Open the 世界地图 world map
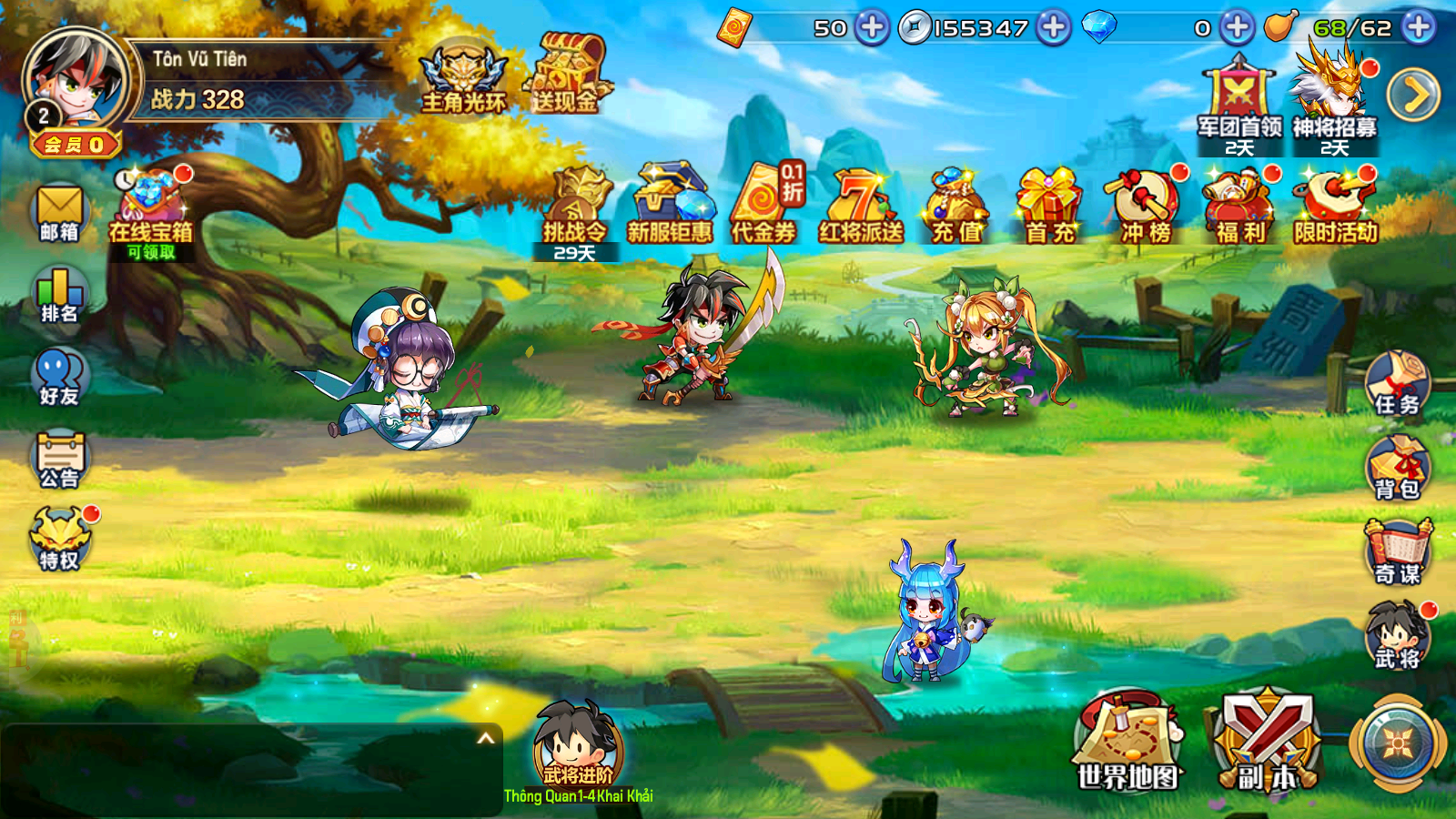 click(x=1128, y=742)
